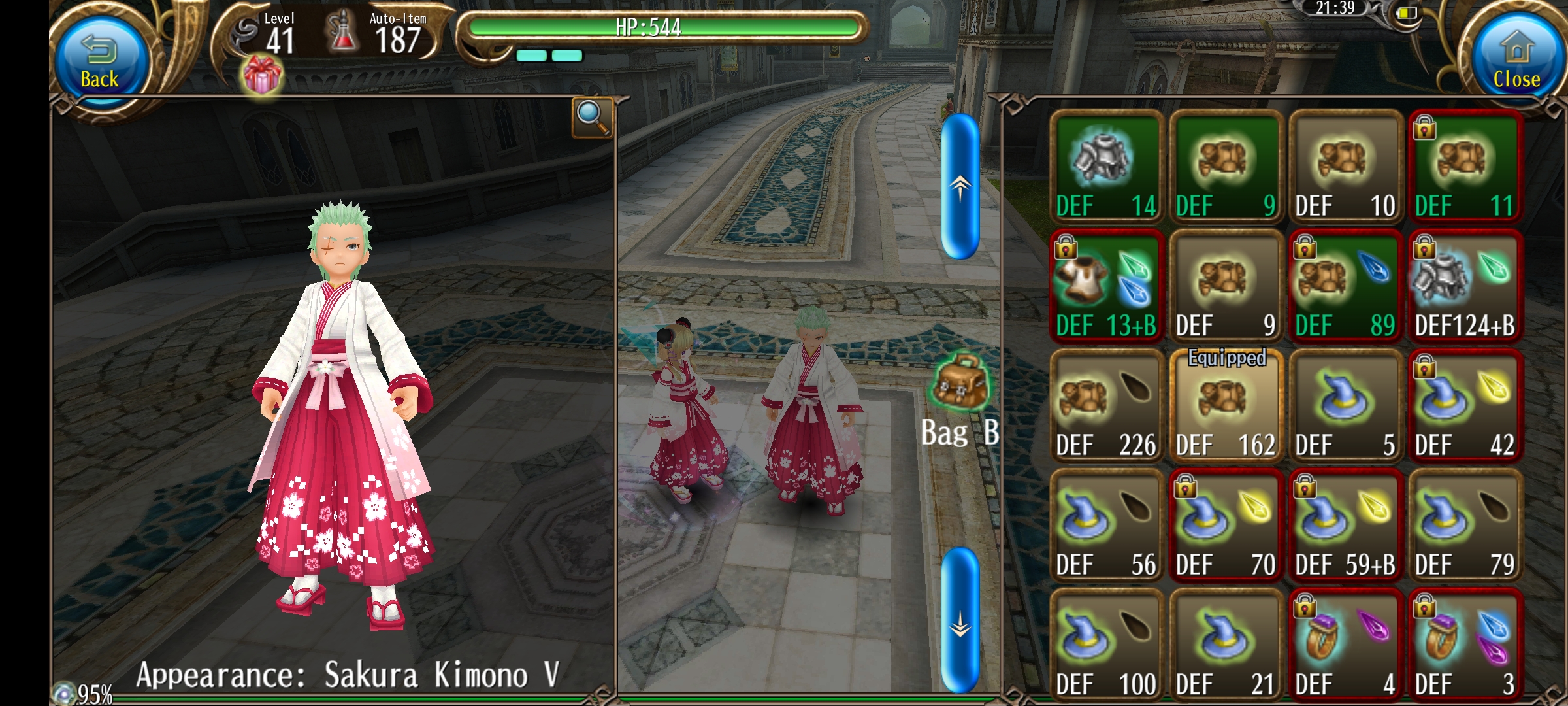Screen dimensions: 1568x706
Task: Choose the locked DEF 89 armor
Action: pyautogui.click(x=1345, y=286)
